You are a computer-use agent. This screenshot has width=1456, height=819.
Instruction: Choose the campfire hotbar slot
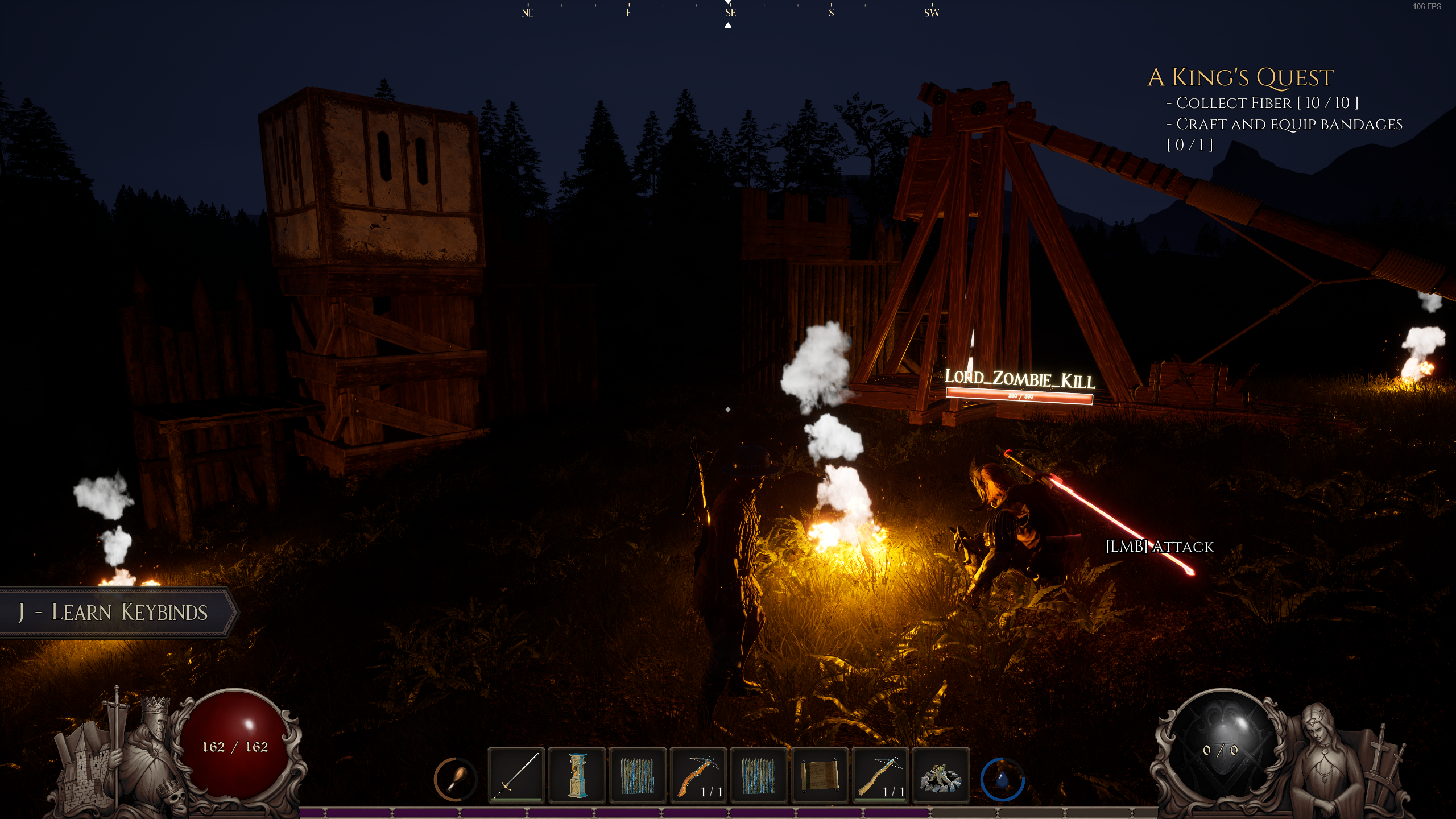(940, 775)
